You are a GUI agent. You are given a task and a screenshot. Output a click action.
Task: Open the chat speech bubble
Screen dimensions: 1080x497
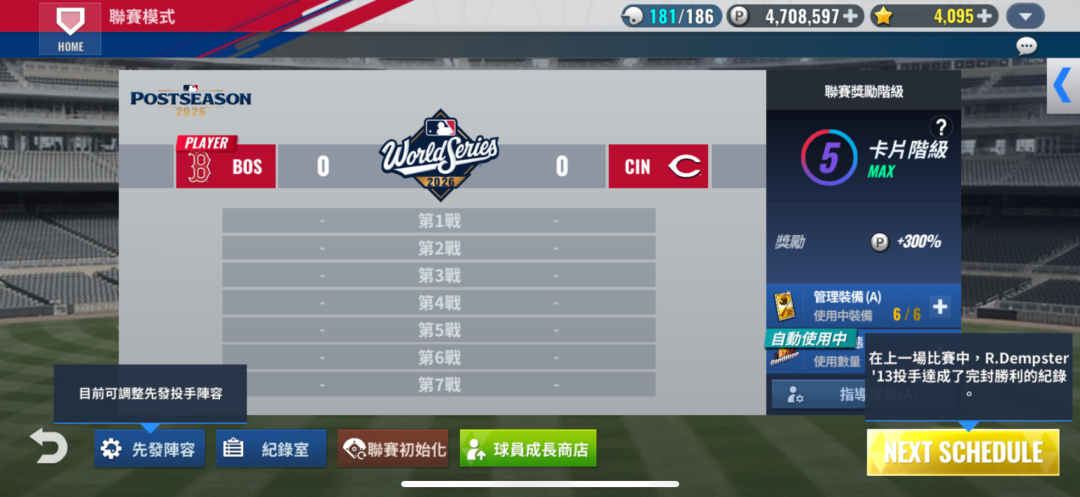point(1026,46)
